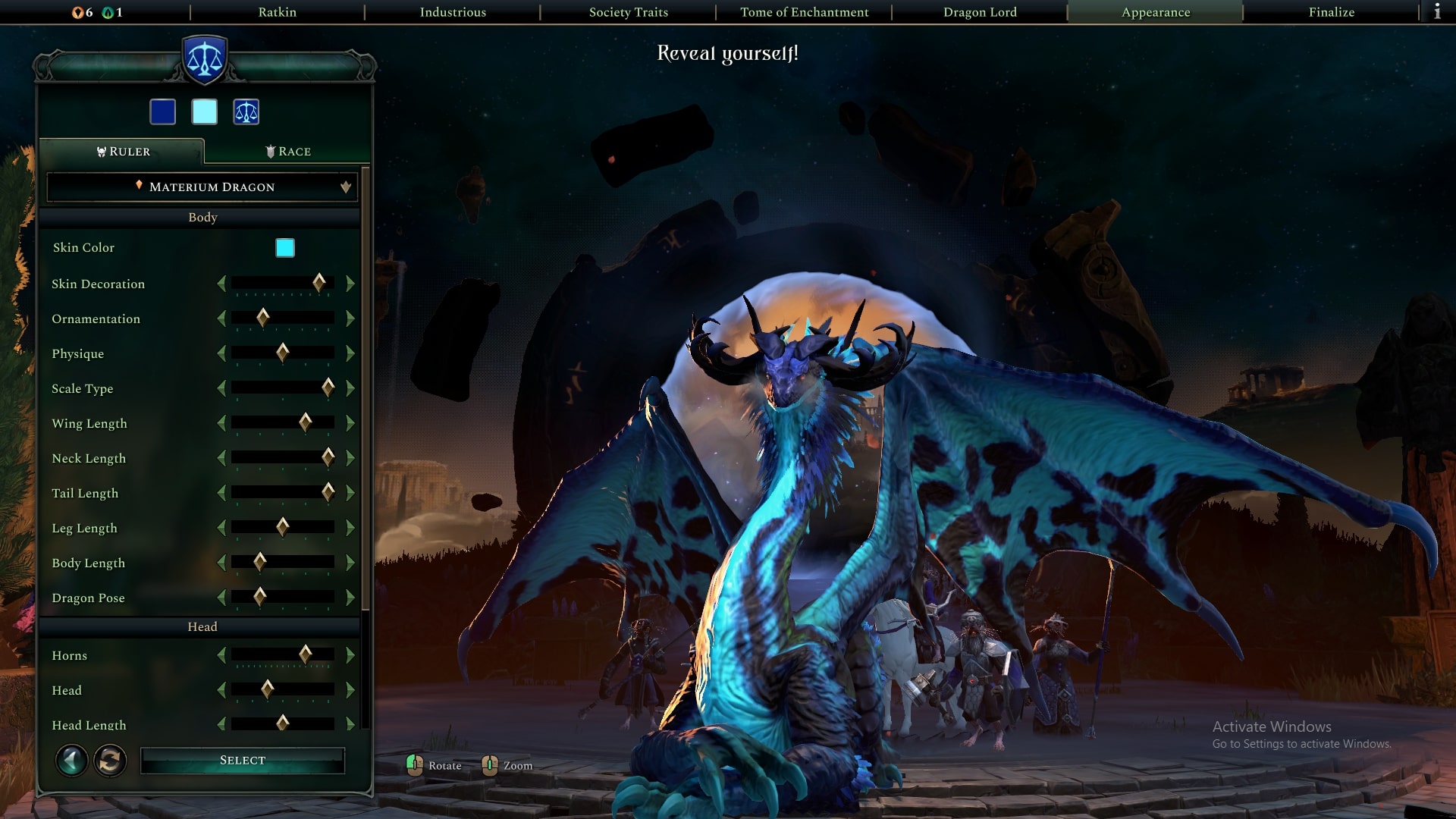This screenshot has width=1456, height=819.
Task: Go to the Finalize step
Action: coord(1331,12)
